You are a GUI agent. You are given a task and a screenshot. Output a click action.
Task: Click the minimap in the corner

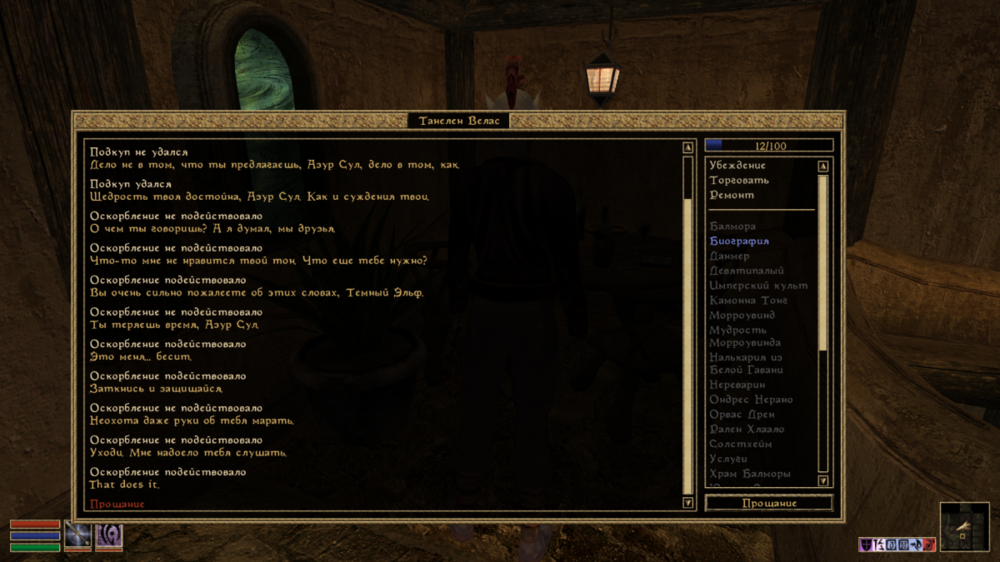(x=964, y=526)
